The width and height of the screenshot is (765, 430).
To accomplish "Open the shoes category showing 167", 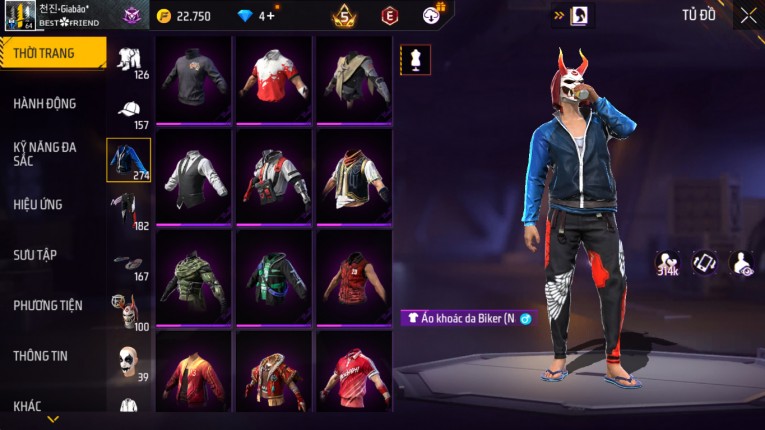I will point(129,263).
